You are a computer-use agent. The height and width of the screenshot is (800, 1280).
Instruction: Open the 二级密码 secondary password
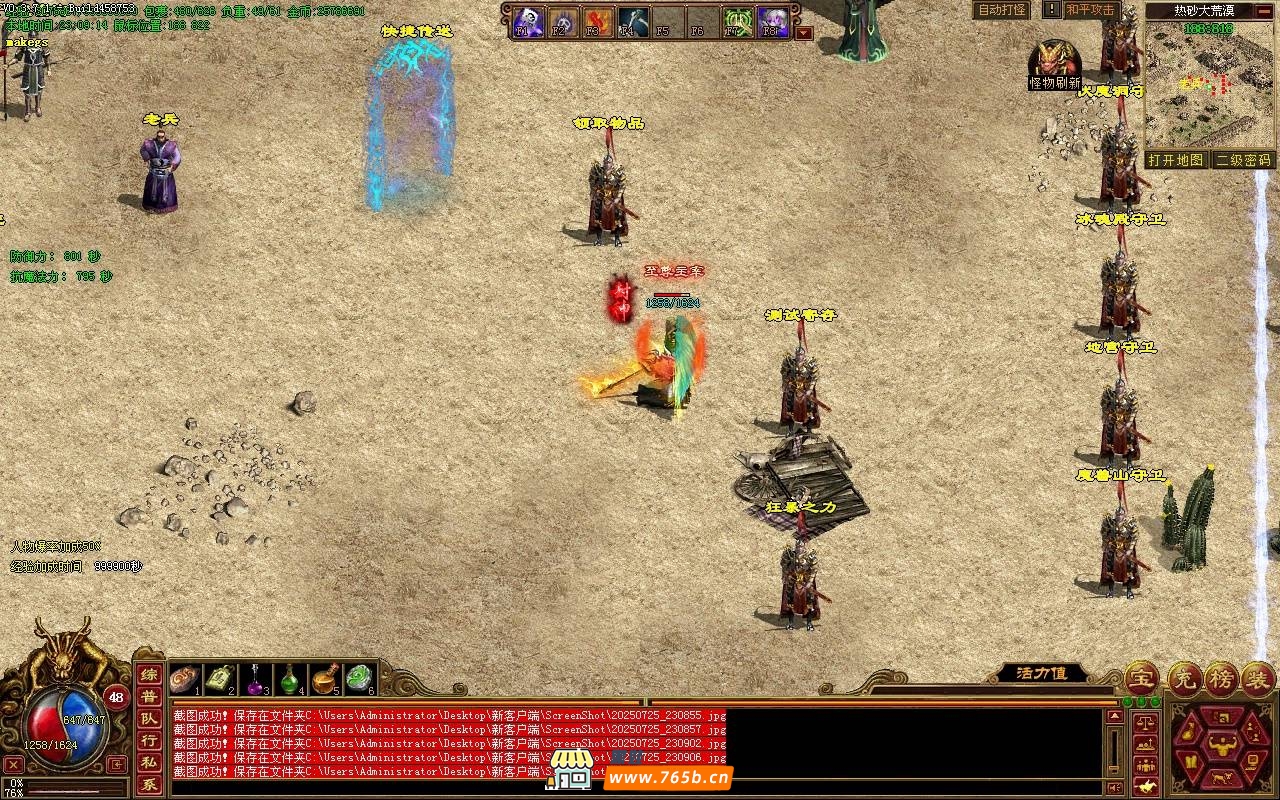pos(1243,160)
